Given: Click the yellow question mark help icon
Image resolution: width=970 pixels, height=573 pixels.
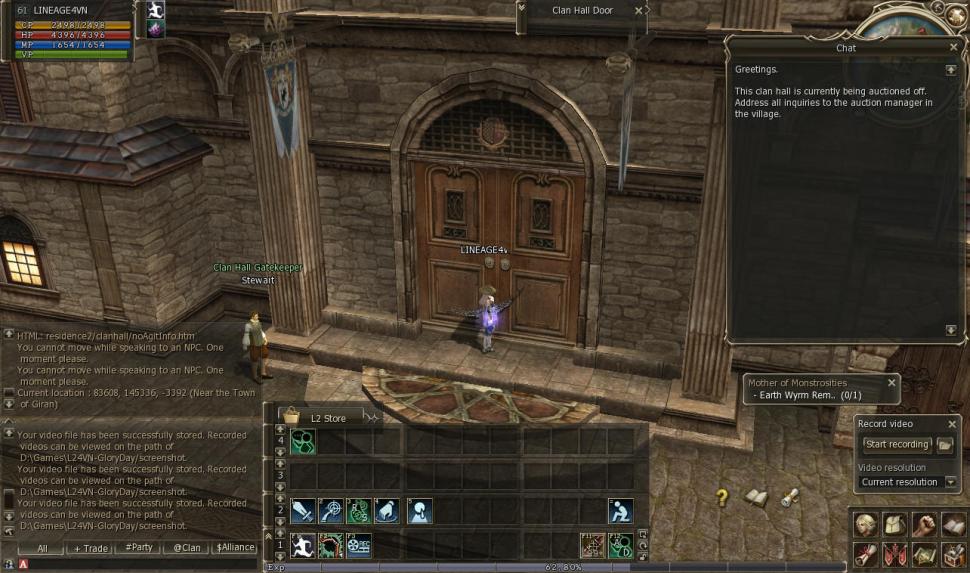Looking at the screenshot, I should click(722, 497).
